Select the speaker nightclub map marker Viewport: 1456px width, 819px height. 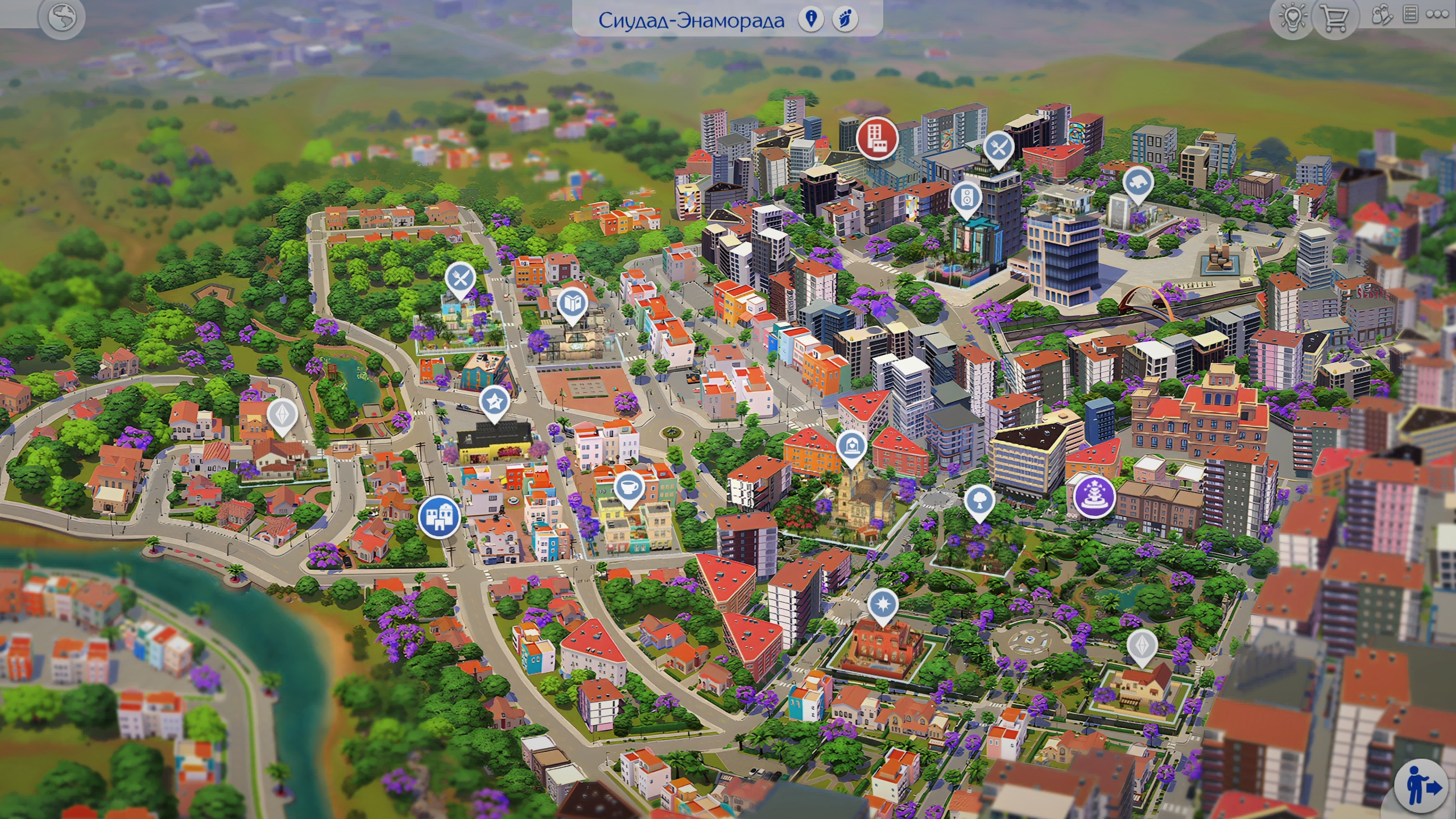click(966, 197)
